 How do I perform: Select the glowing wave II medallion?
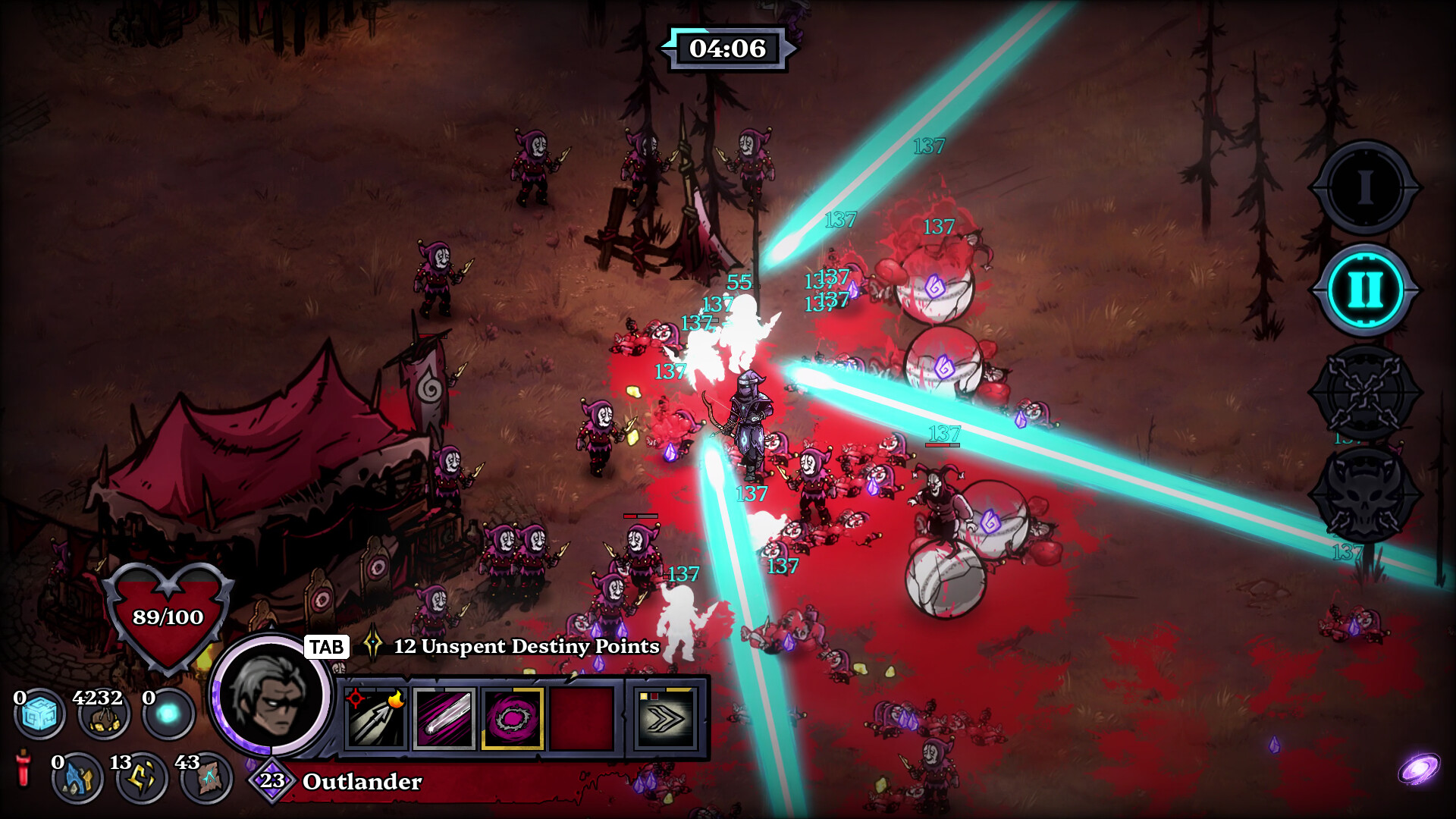(1364, 290)
